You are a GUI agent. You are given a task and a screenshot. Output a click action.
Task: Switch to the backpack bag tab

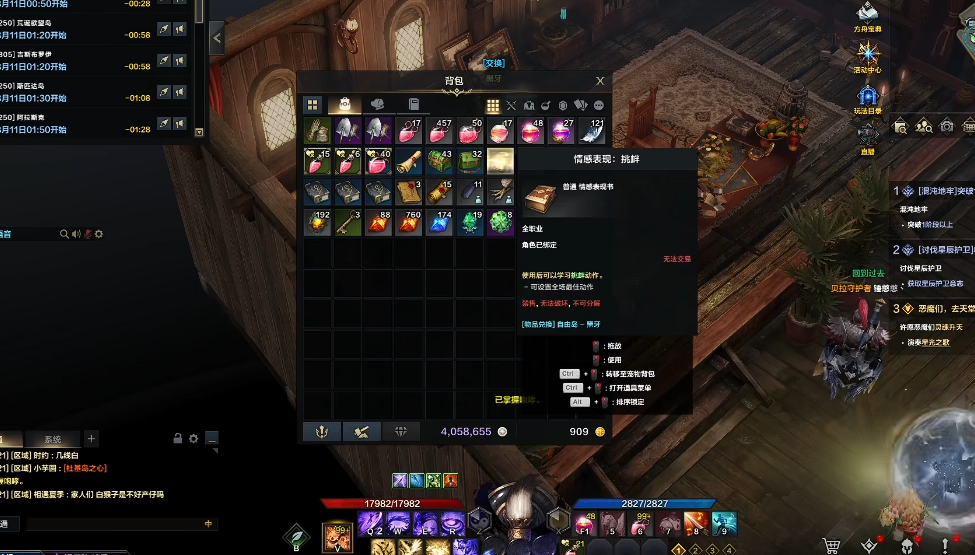point(344,104)
